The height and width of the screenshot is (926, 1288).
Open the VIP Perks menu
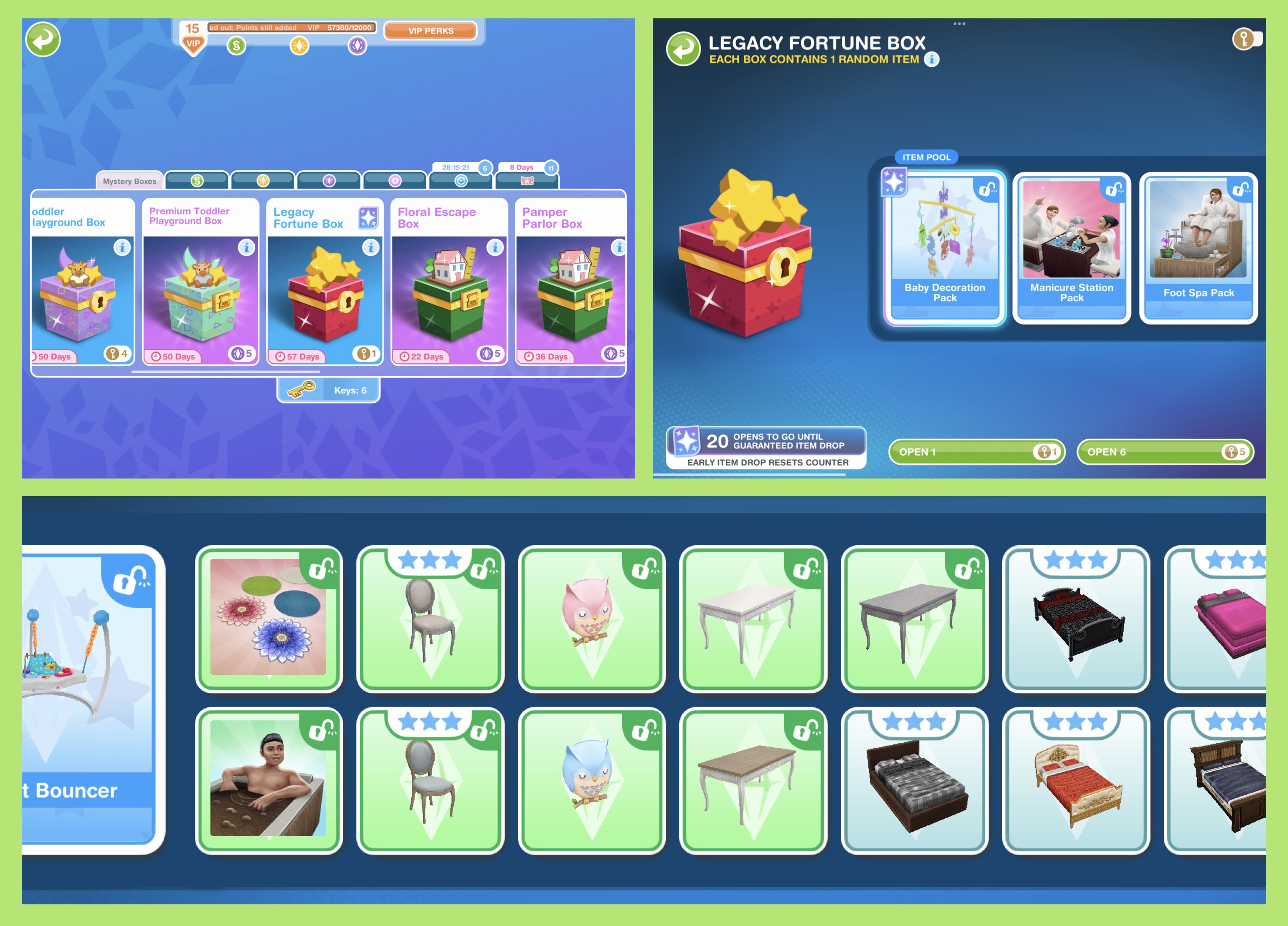click(431, 31)
